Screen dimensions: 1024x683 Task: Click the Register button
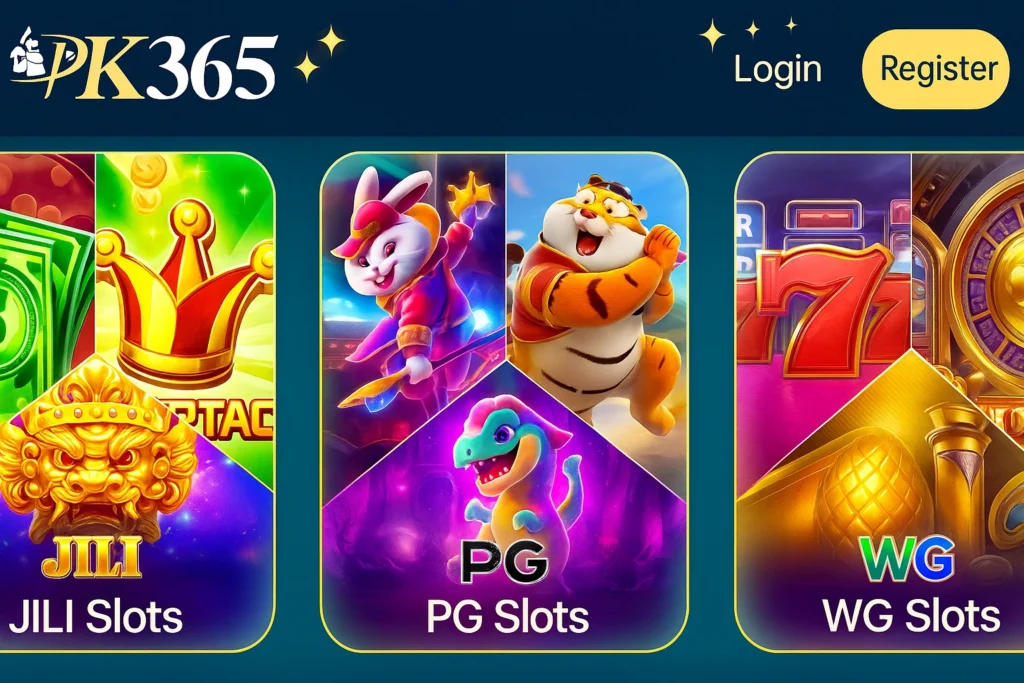[x=936, y=69]
